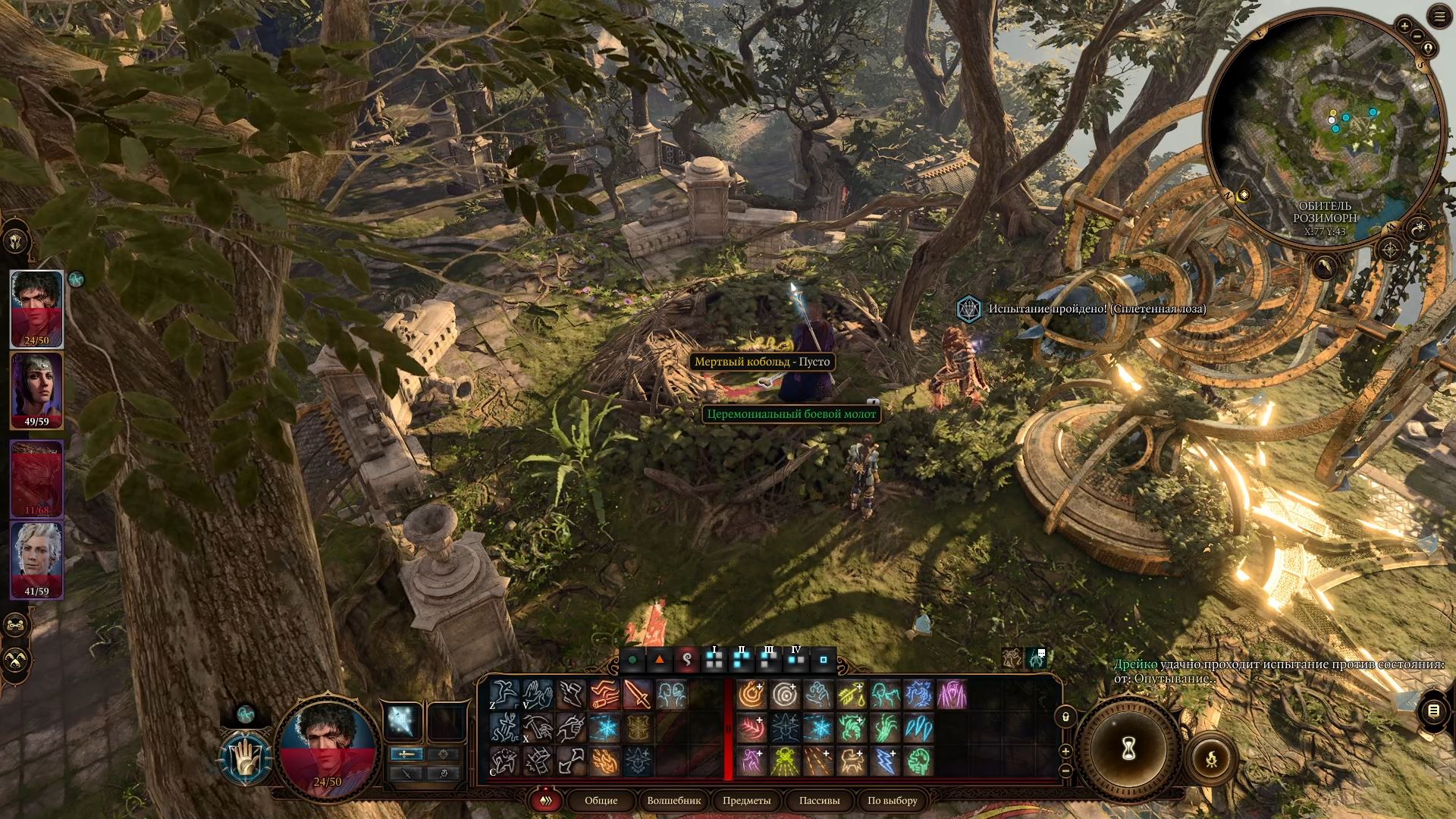Open the Волшебник hotbar tab
The width and height of the screenshot is (1456, 819).
(x=673, y=800)
